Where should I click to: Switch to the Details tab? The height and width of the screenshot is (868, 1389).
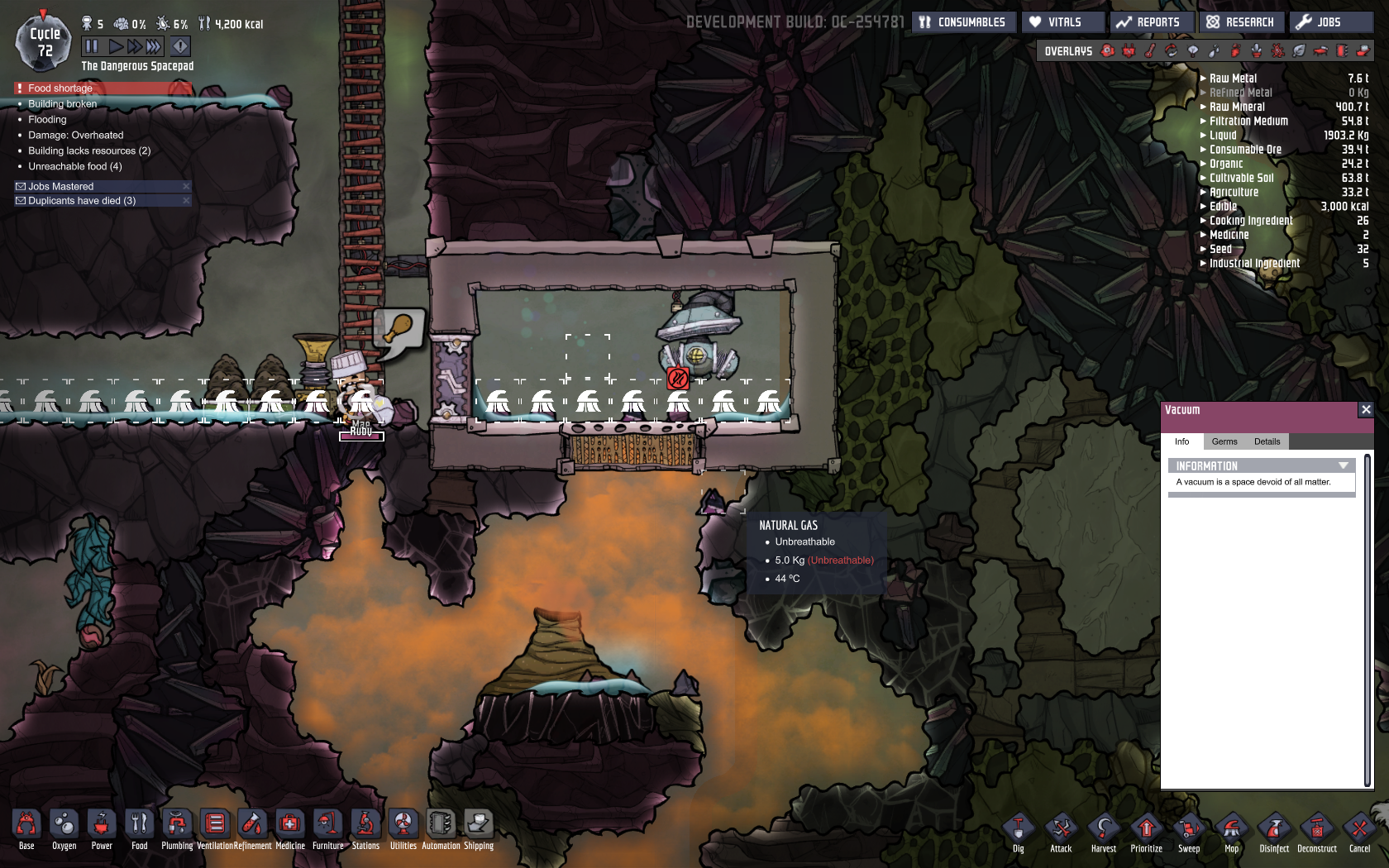coord(1267,441)
